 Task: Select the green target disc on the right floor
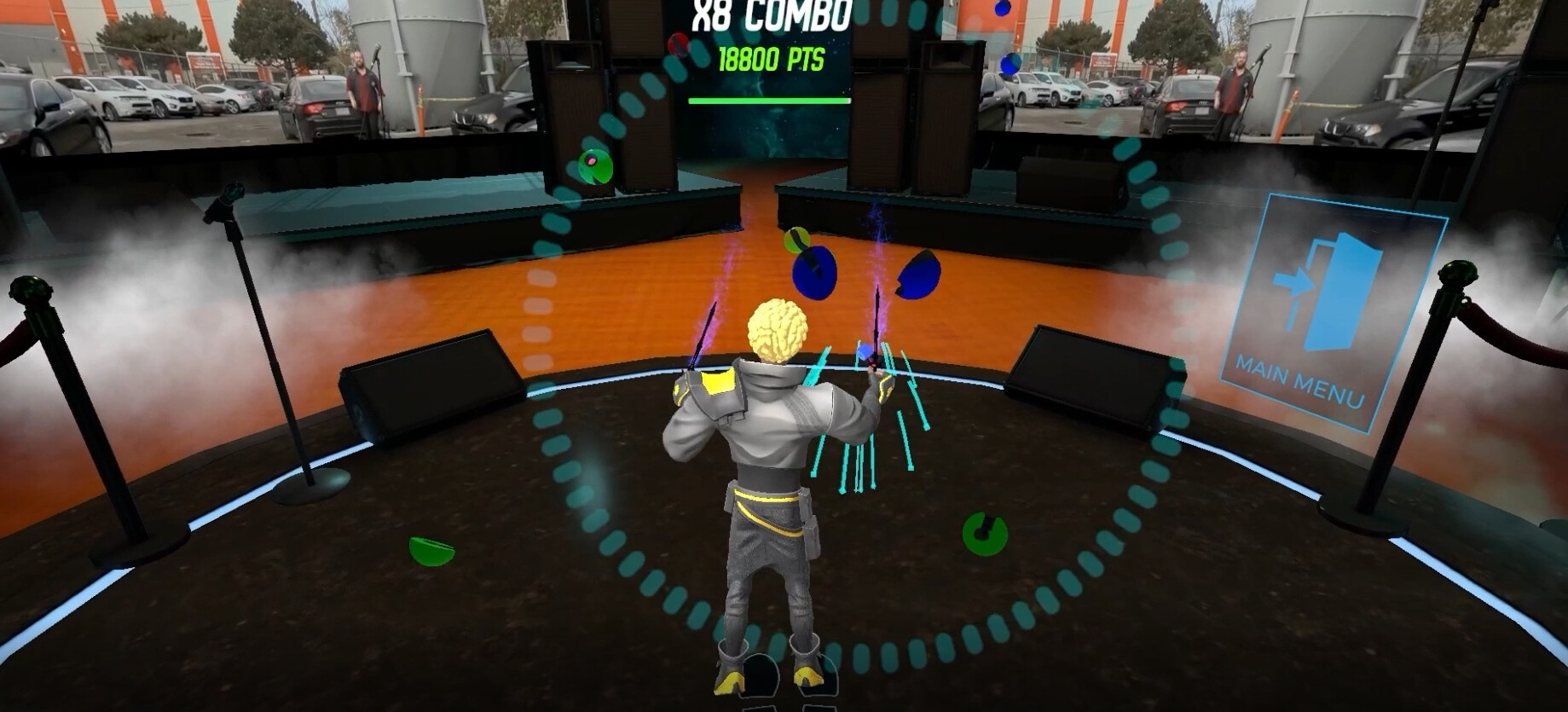pos(987,533)
